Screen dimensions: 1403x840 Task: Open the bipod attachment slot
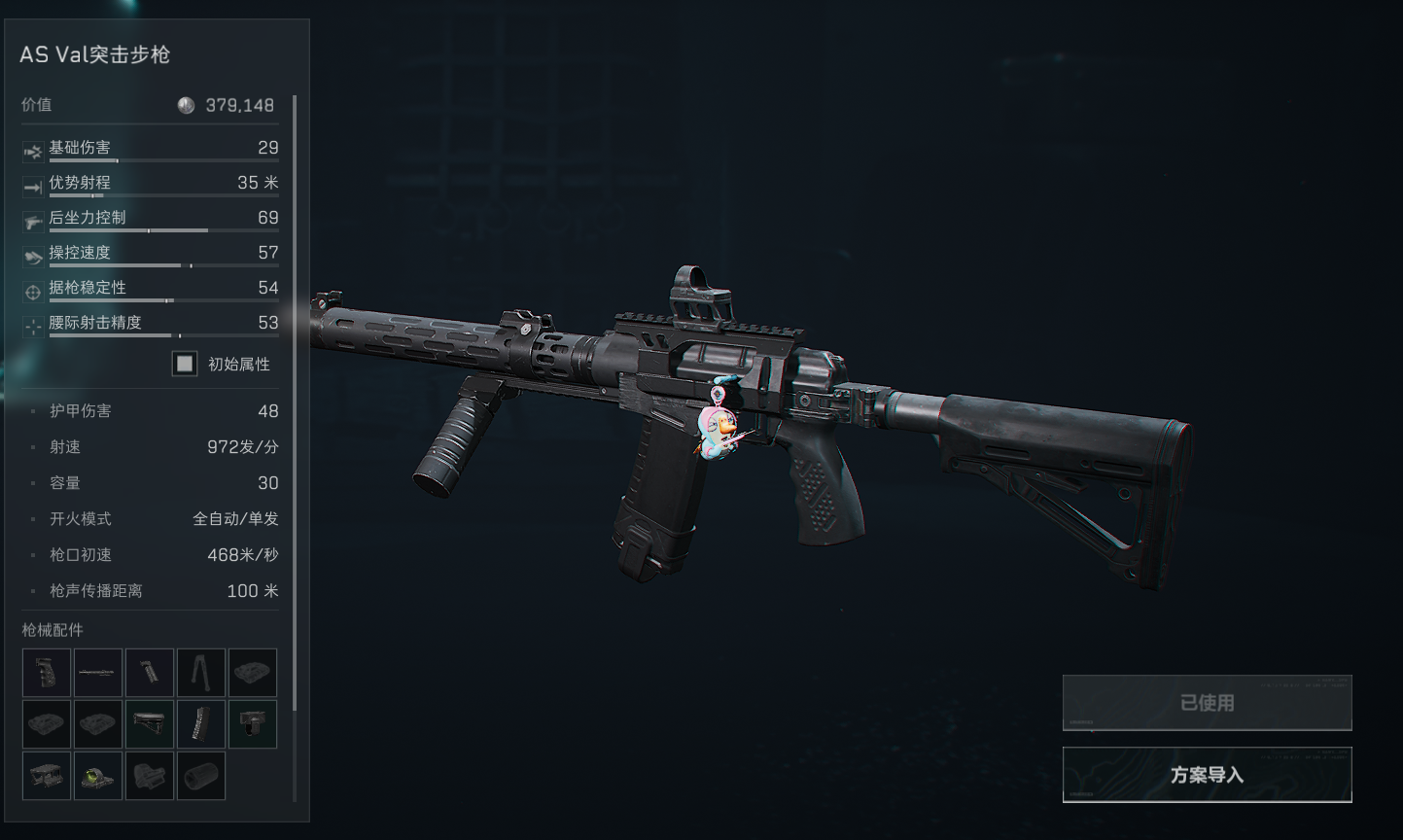coord(201,673)
